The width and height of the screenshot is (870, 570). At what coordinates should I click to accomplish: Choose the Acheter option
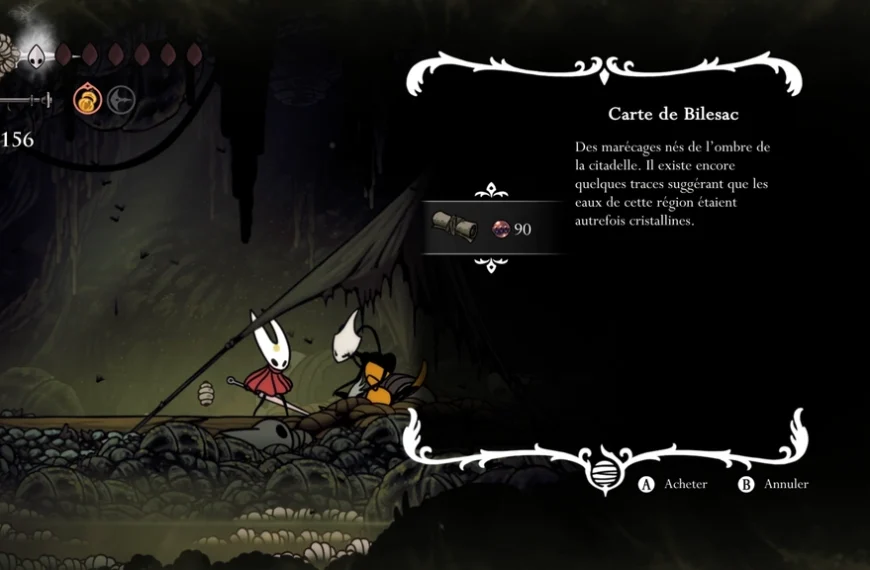pos(675,484)
